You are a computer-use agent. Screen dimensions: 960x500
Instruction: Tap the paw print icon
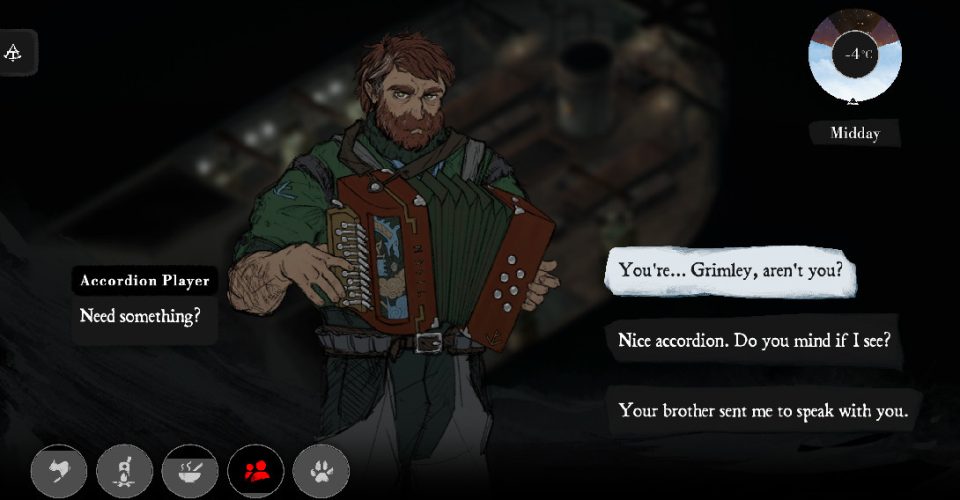(x=321, y=470)
